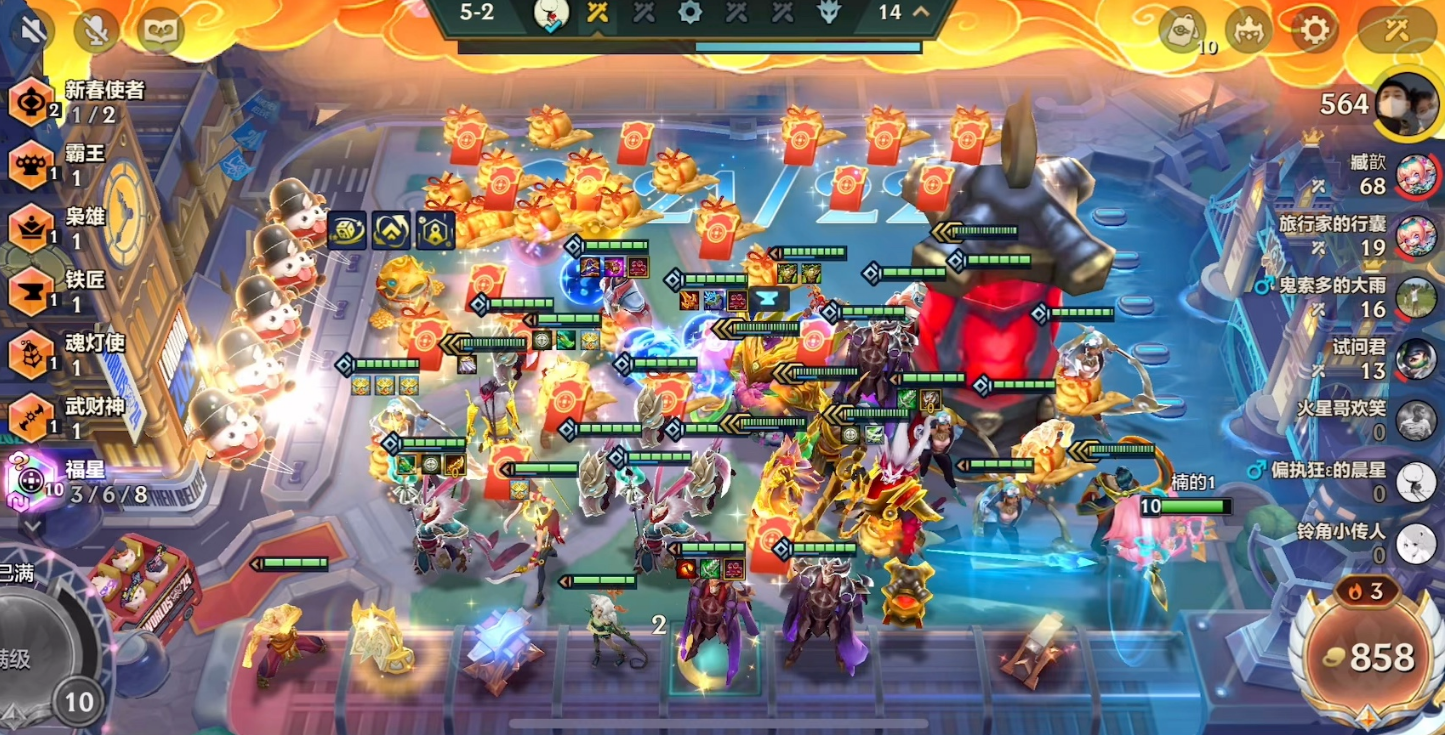This screenshot has height=735, width=1445.
Task: View the golden dice augment icon
Action: (346, 230)
